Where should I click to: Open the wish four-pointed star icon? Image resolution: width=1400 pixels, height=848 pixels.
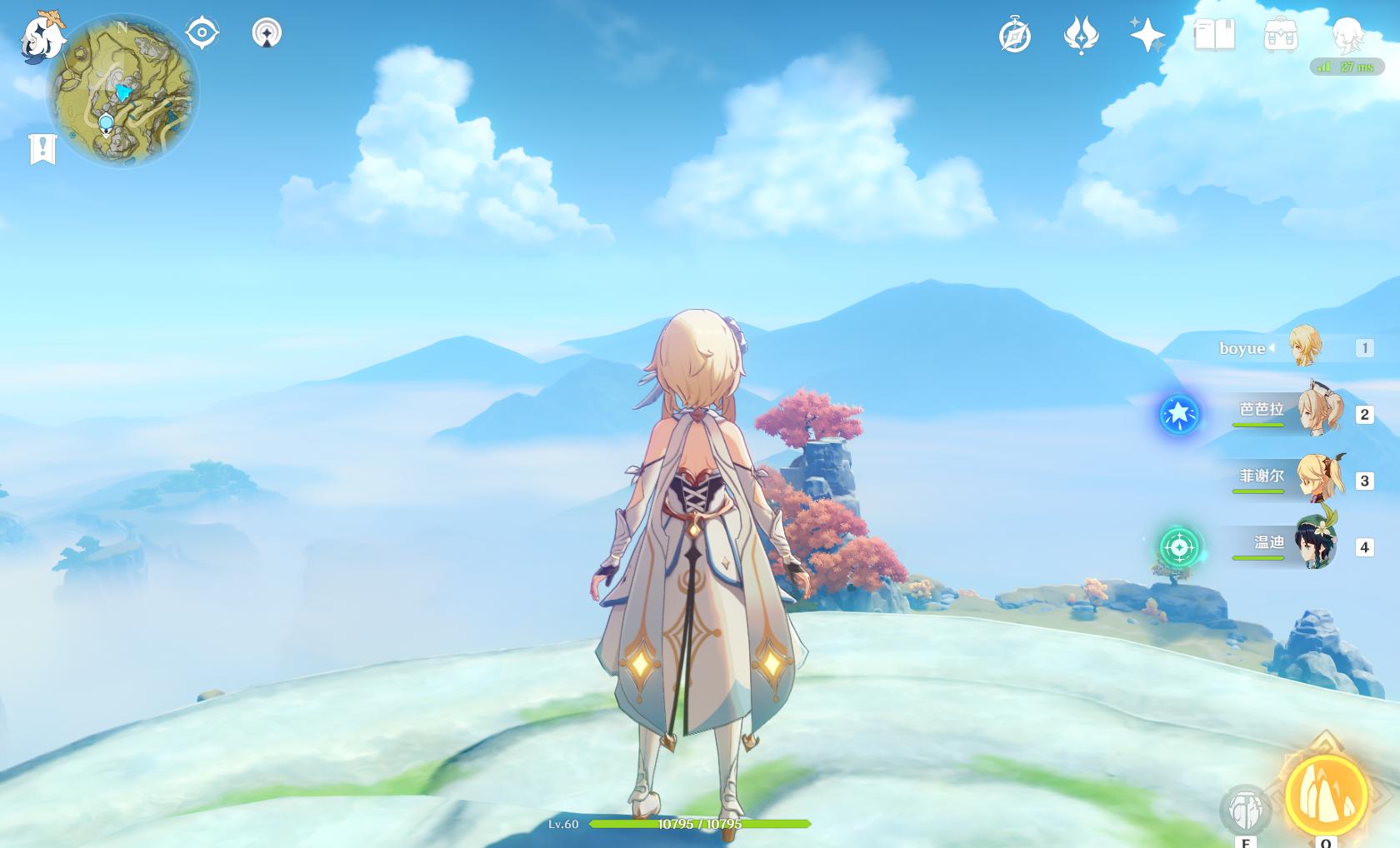1147,36
